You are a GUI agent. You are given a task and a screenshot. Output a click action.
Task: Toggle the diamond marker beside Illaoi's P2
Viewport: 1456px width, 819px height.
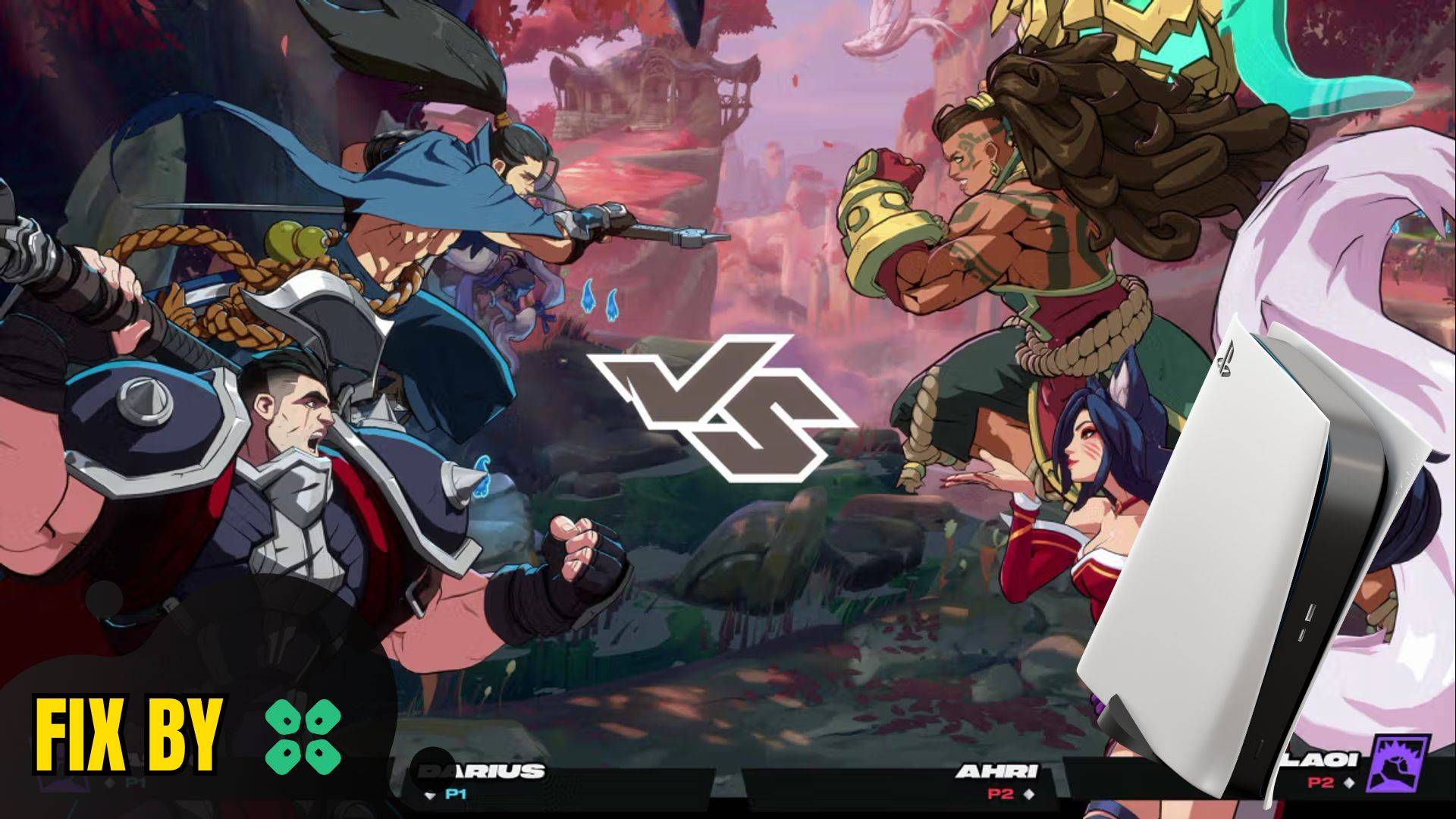pos(1347,781)
